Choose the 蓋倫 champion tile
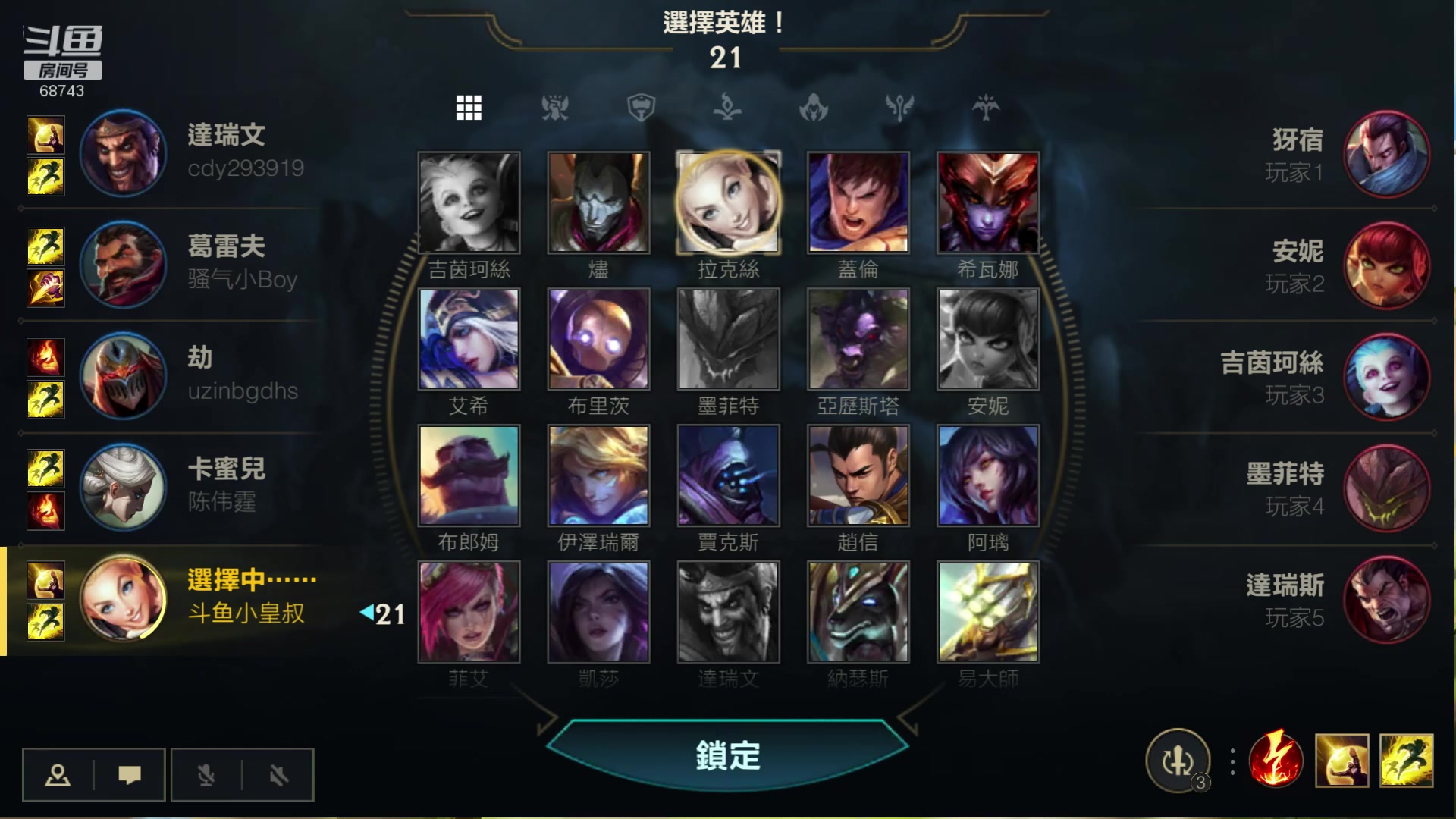 pyautogui.click(x=858, y=202)
